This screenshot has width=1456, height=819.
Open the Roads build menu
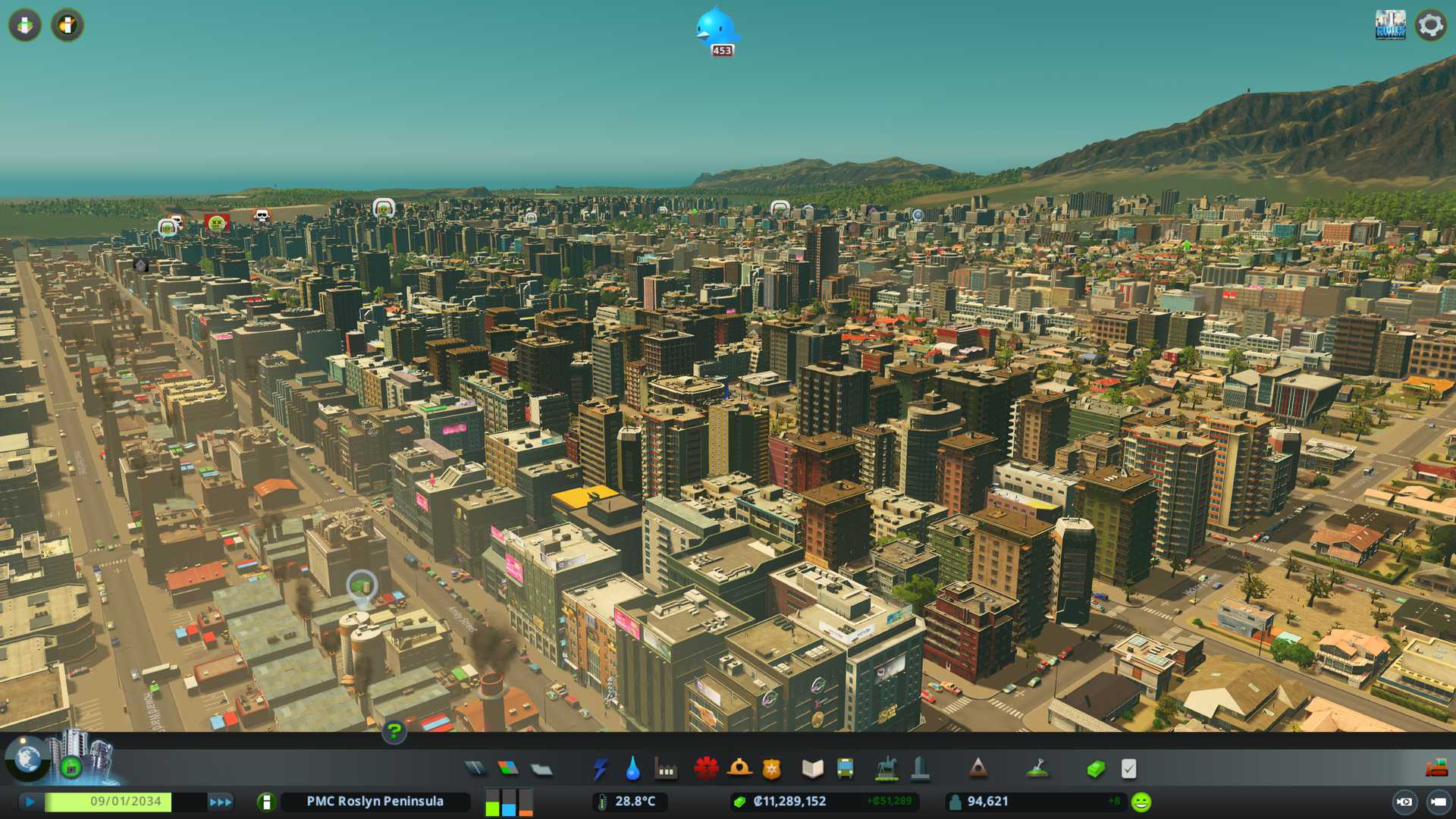475,769
